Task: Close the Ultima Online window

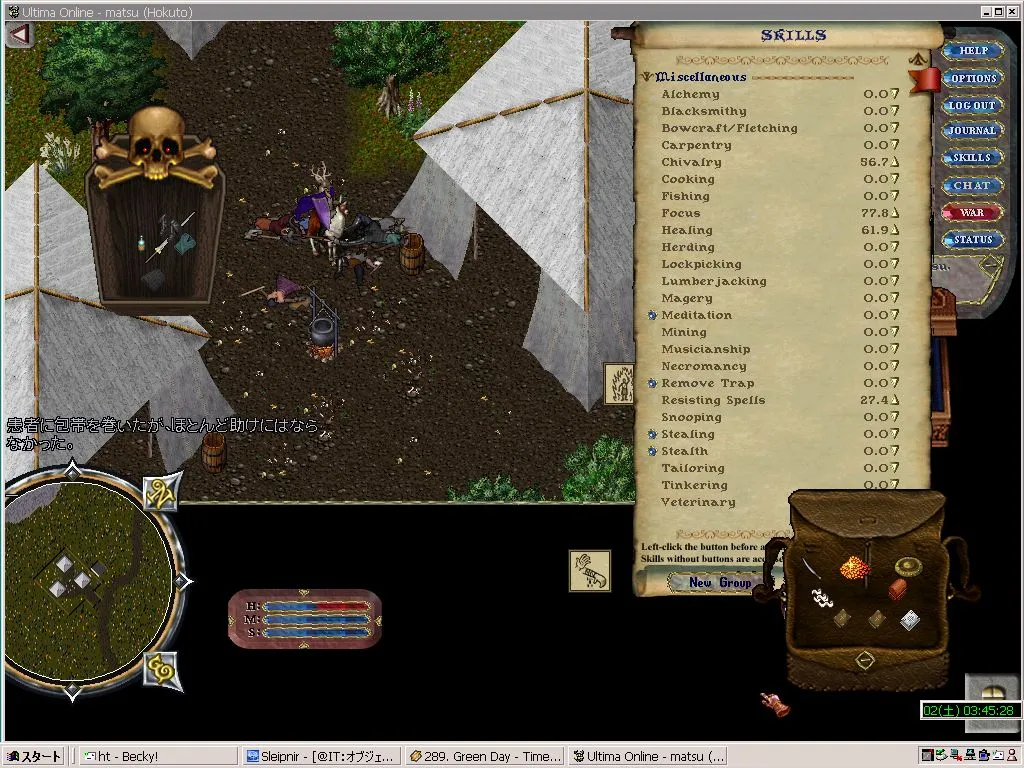Action: pos(1012,12)
